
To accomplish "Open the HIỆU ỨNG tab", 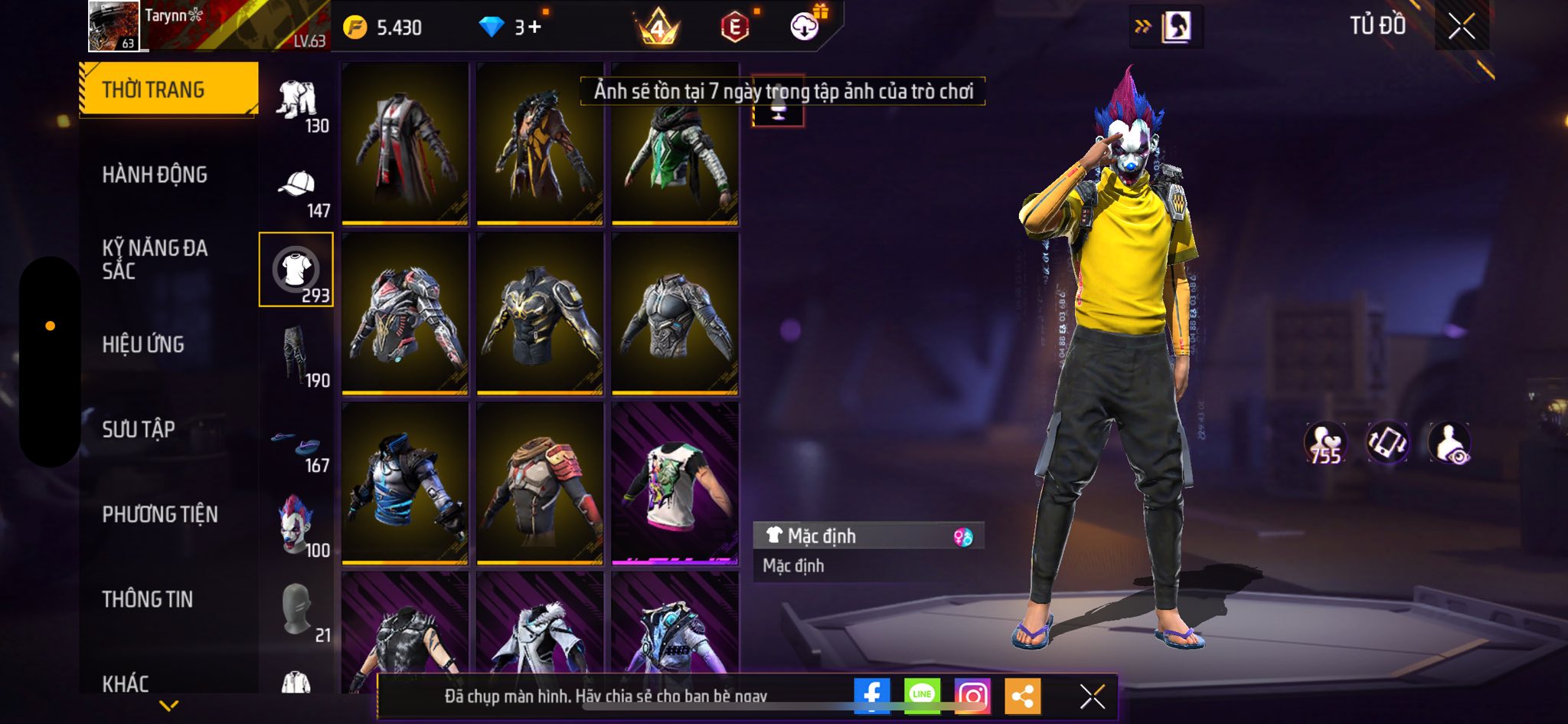I will [x=143, y=345].
